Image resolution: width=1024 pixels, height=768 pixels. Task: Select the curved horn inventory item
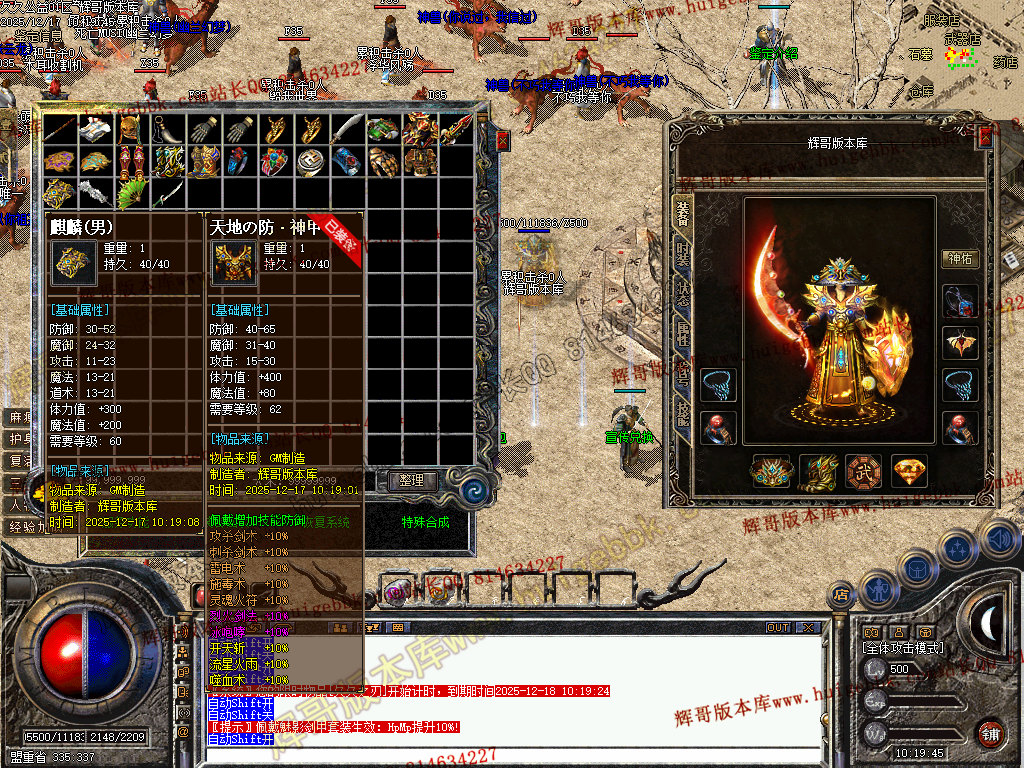coord(167,129)
